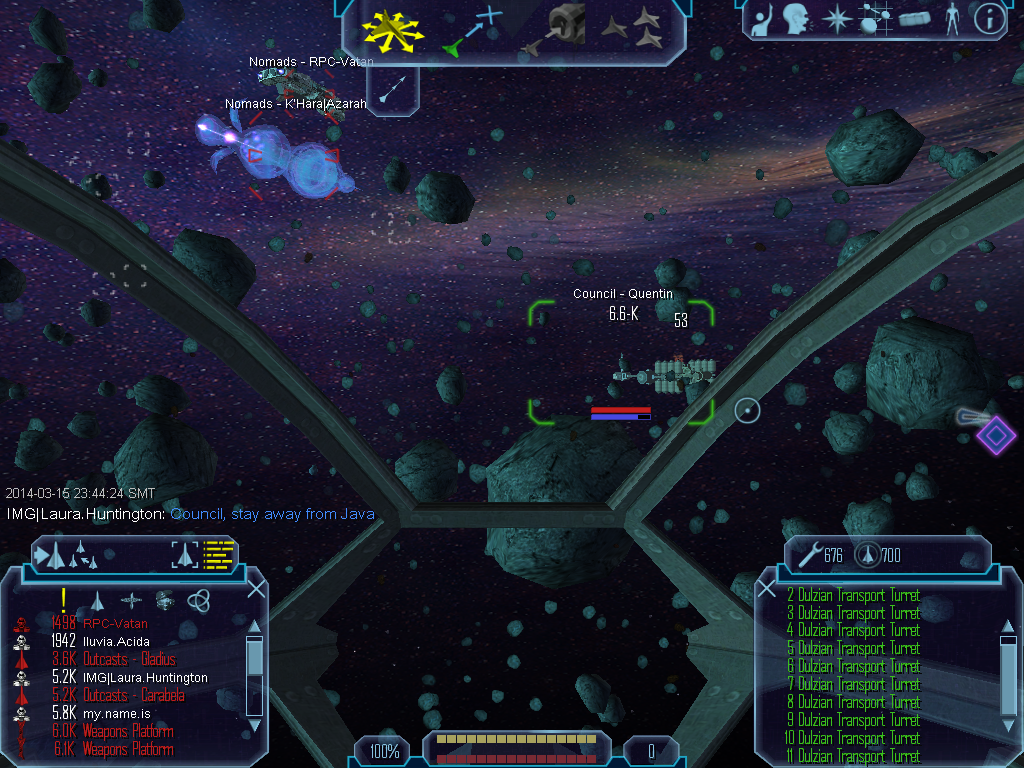Open the cargo container inventory icon
The width and height of the screenshot is (1024, 768).
(x=915, y=19)
